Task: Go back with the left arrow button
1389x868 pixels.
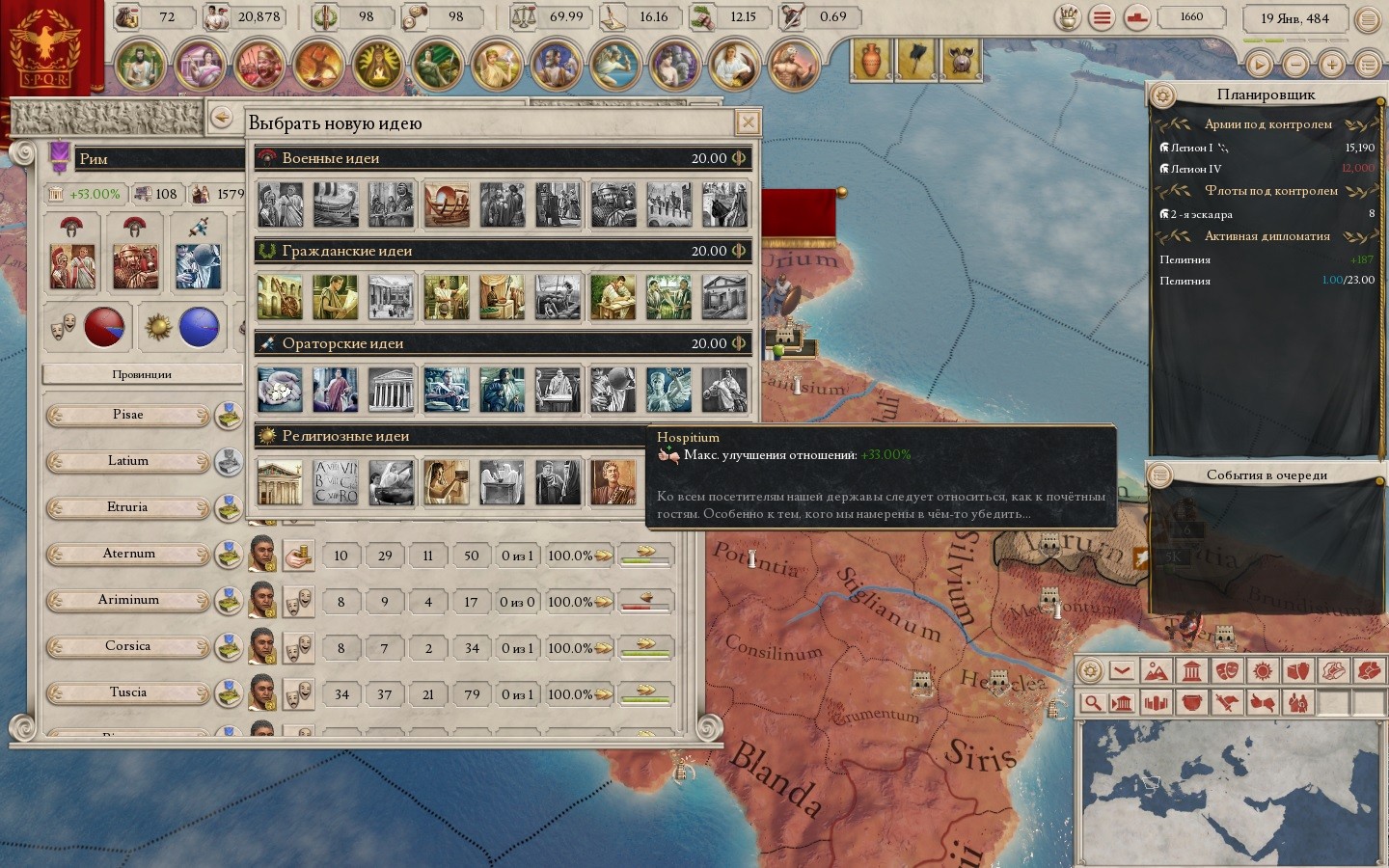Action: (x=222, y=117)
